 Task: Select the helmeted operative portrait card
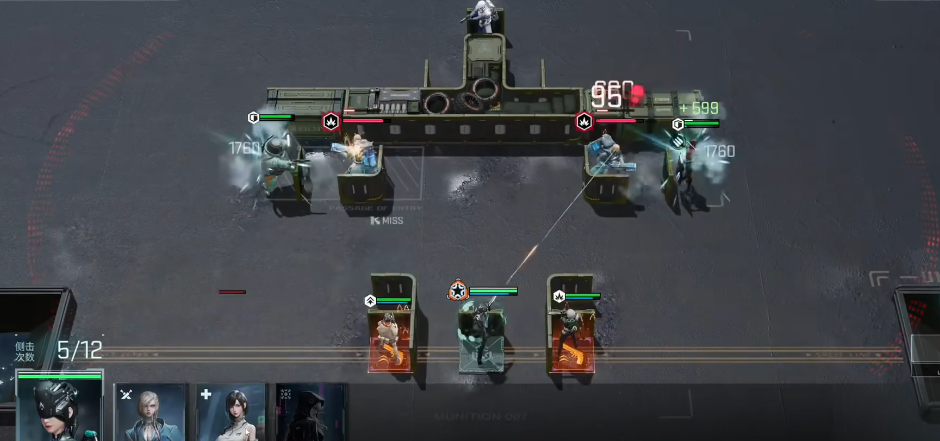tap(59, 409)
